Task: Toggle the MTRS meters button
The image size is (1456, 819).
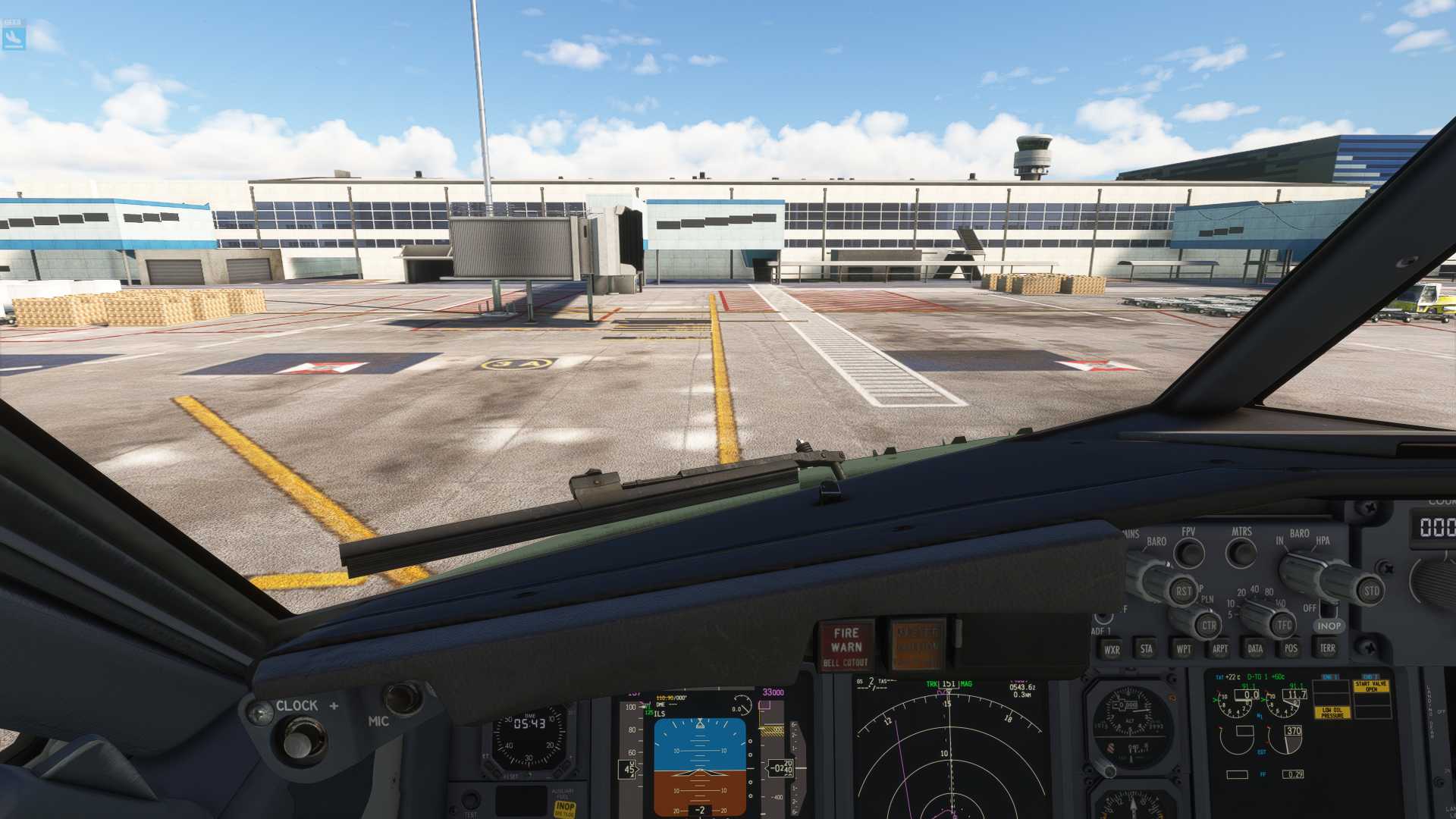Action: point(1241,553)
